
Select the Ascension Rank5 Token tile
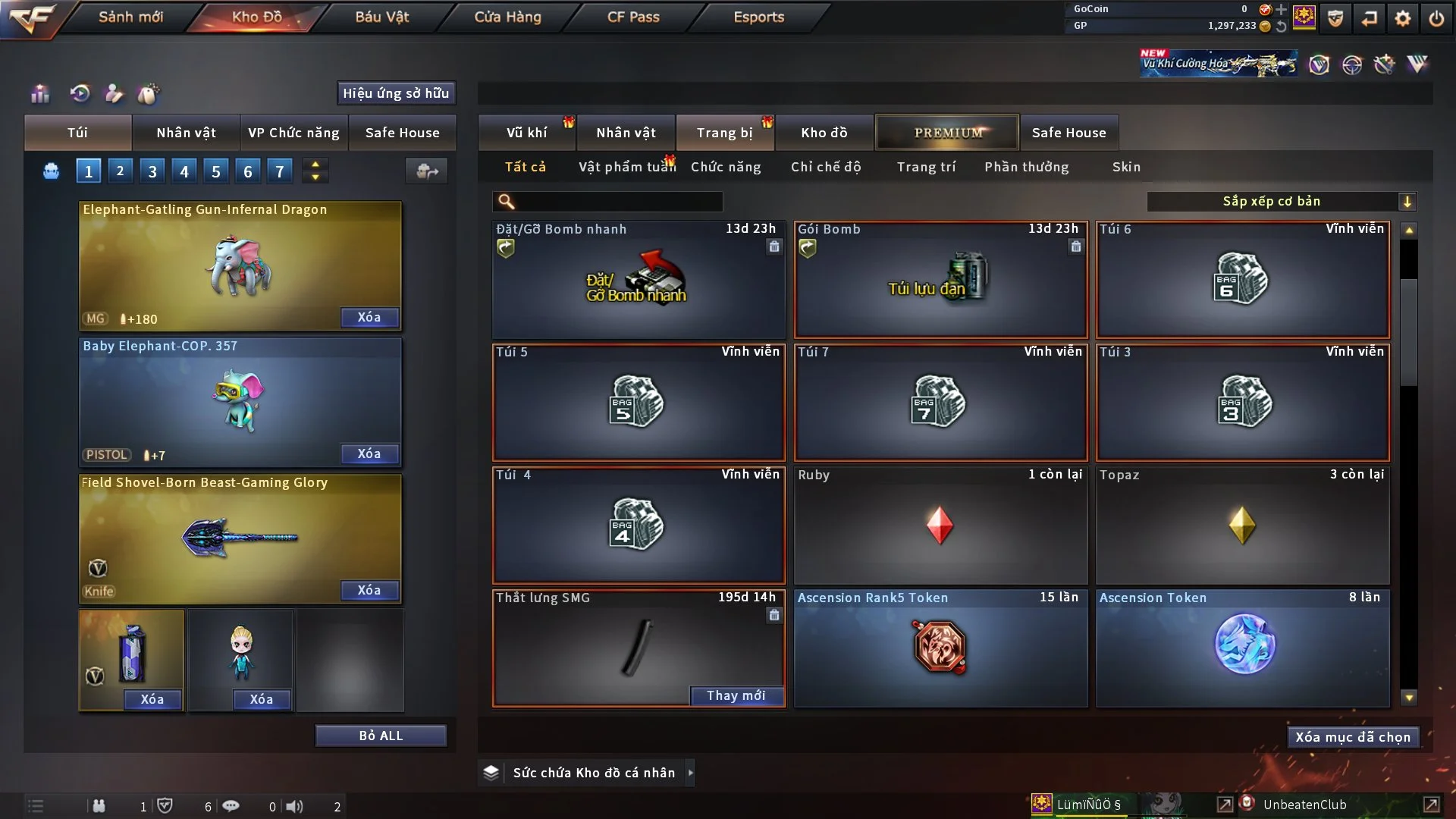(x=940, y=648)
